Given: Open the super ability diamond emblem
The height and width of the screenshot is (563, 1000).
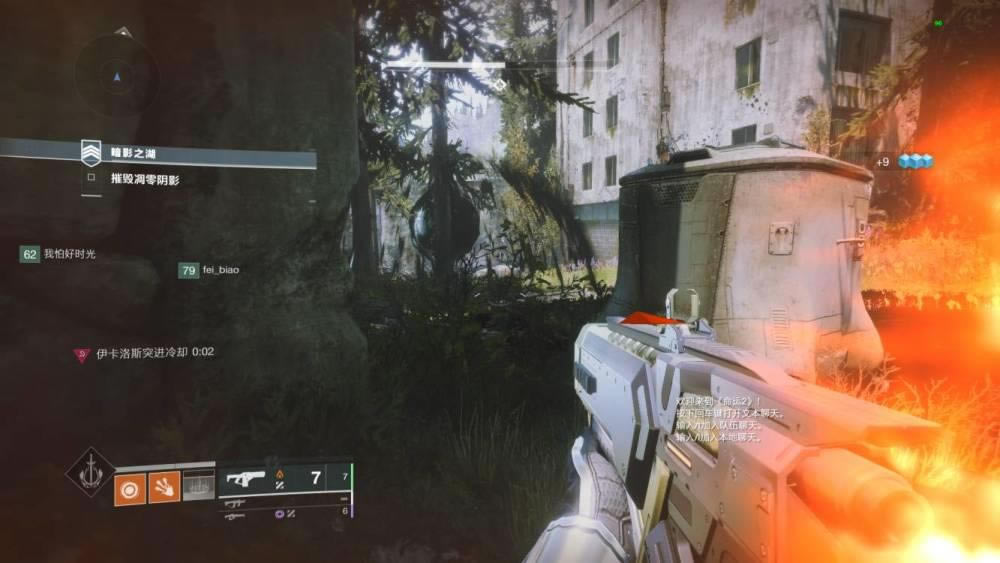Looking at the screenshot, I should pyautogui.click(x=90, y=472).
